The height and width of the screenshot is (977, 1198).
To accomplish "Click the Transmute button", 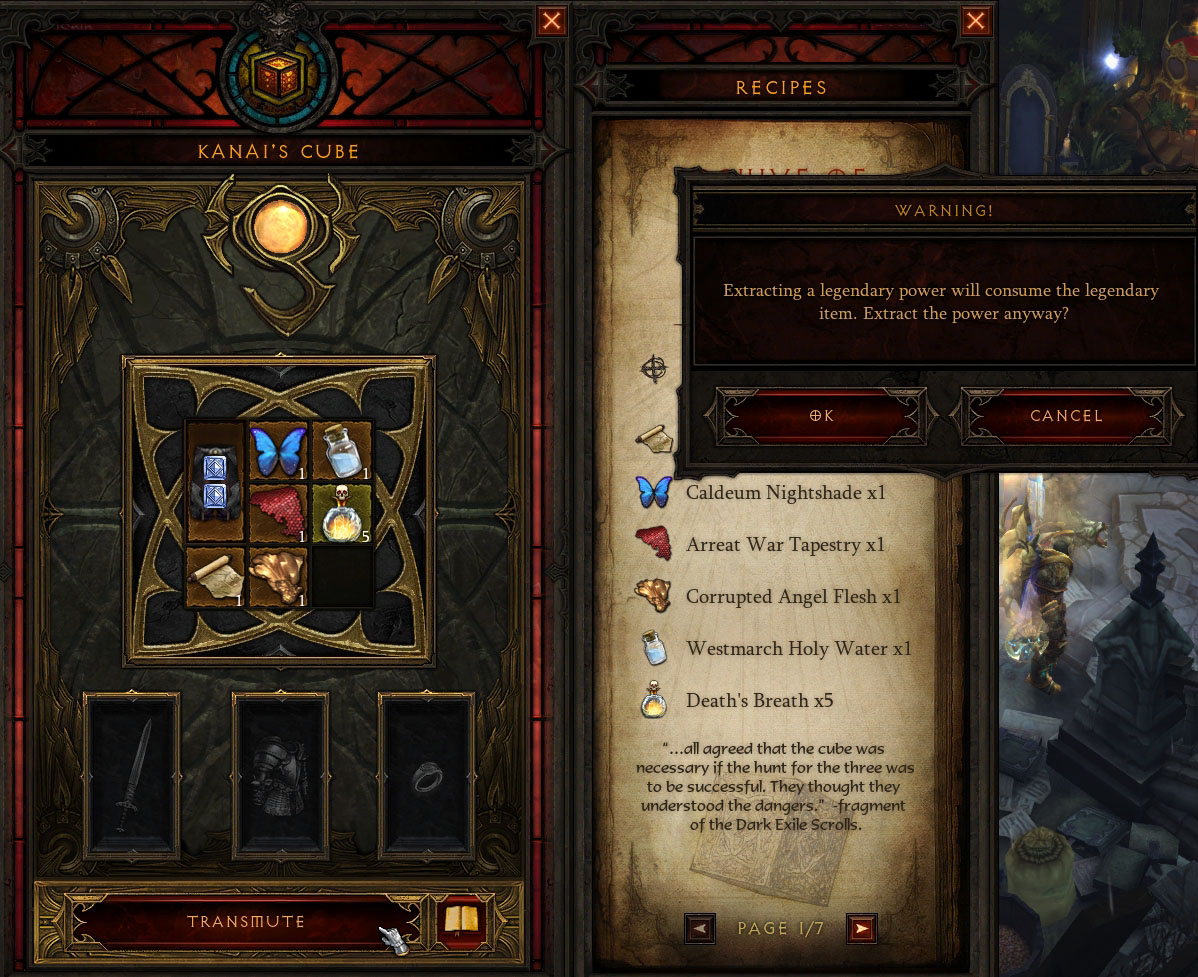I will [x=246, y=921].
